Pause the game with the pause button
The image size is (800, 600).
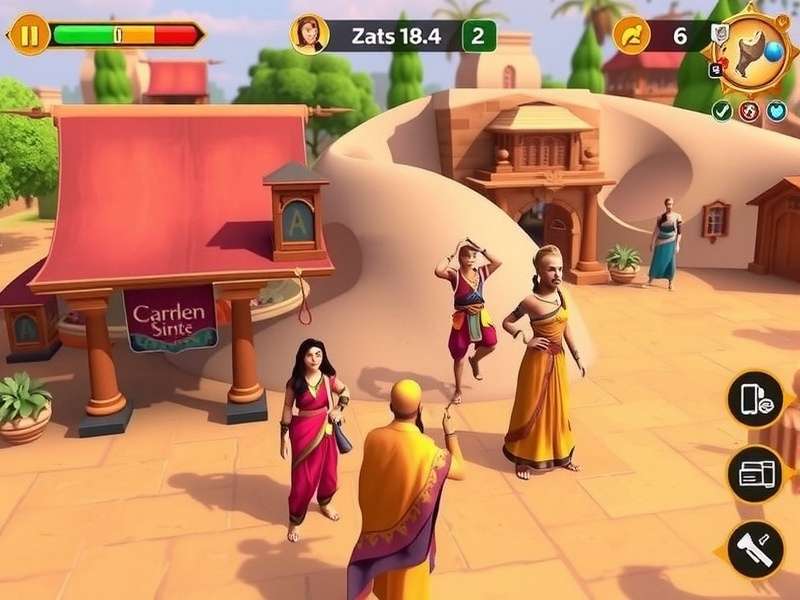[29, 36]
